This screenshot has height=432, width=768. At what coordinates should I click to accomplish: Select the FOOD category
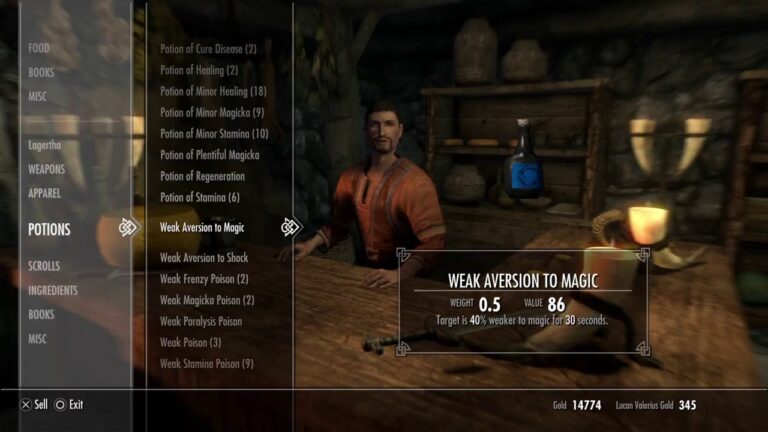tap(39, 48)
